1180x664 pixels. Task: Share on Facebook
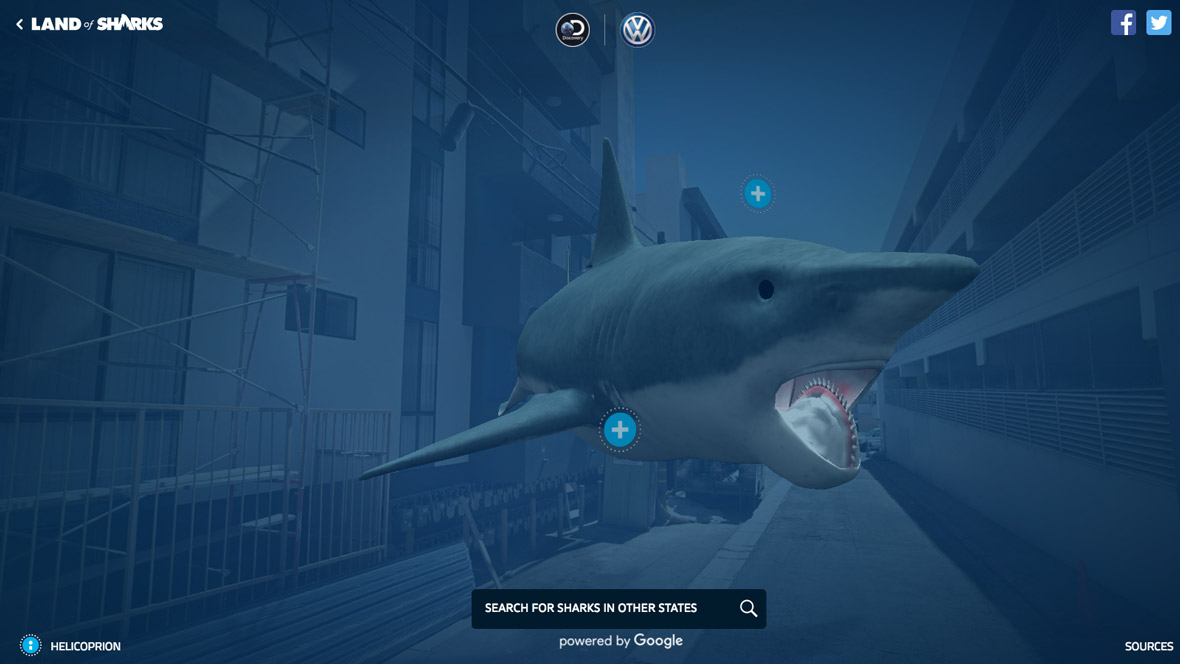coord(1123,23)
